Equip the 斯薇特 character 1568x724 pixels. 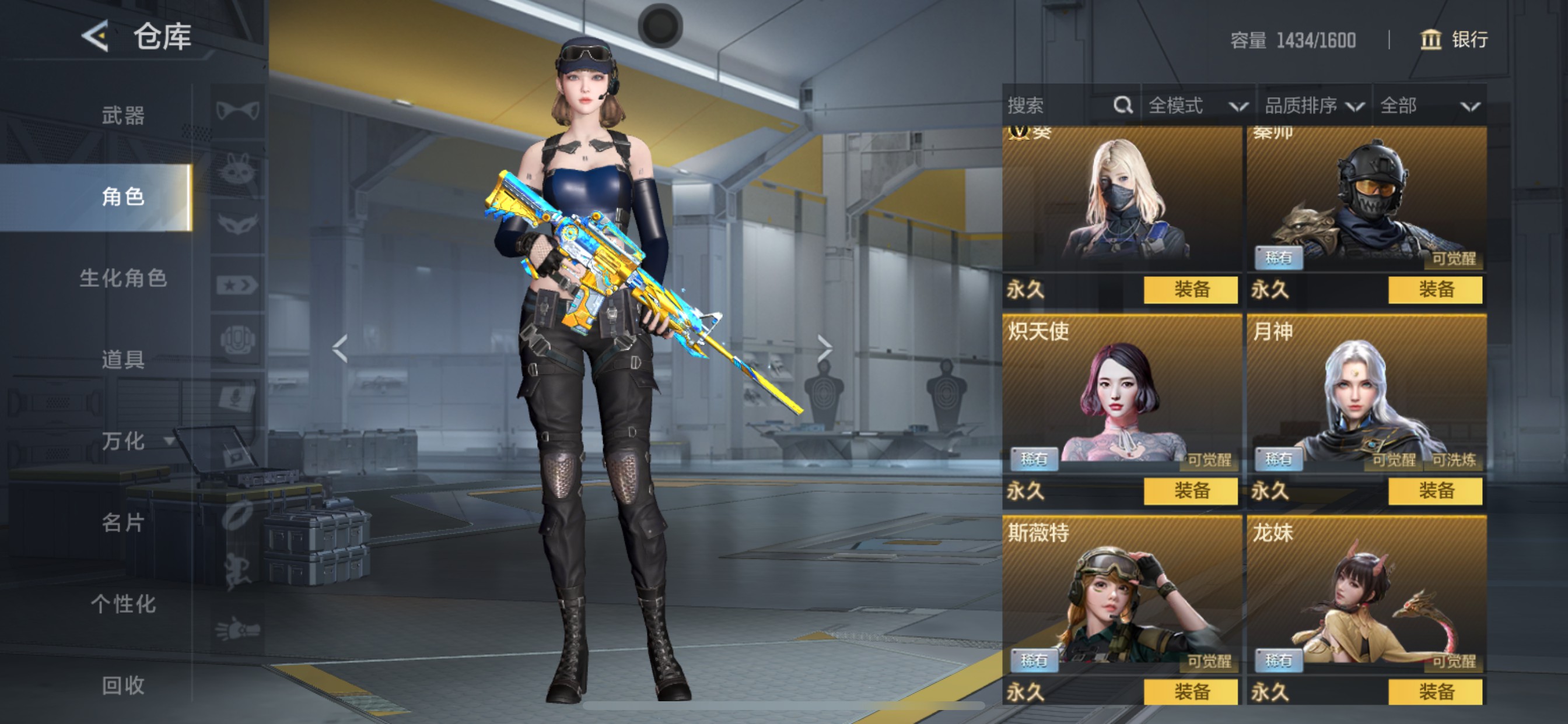[1190, 692]
